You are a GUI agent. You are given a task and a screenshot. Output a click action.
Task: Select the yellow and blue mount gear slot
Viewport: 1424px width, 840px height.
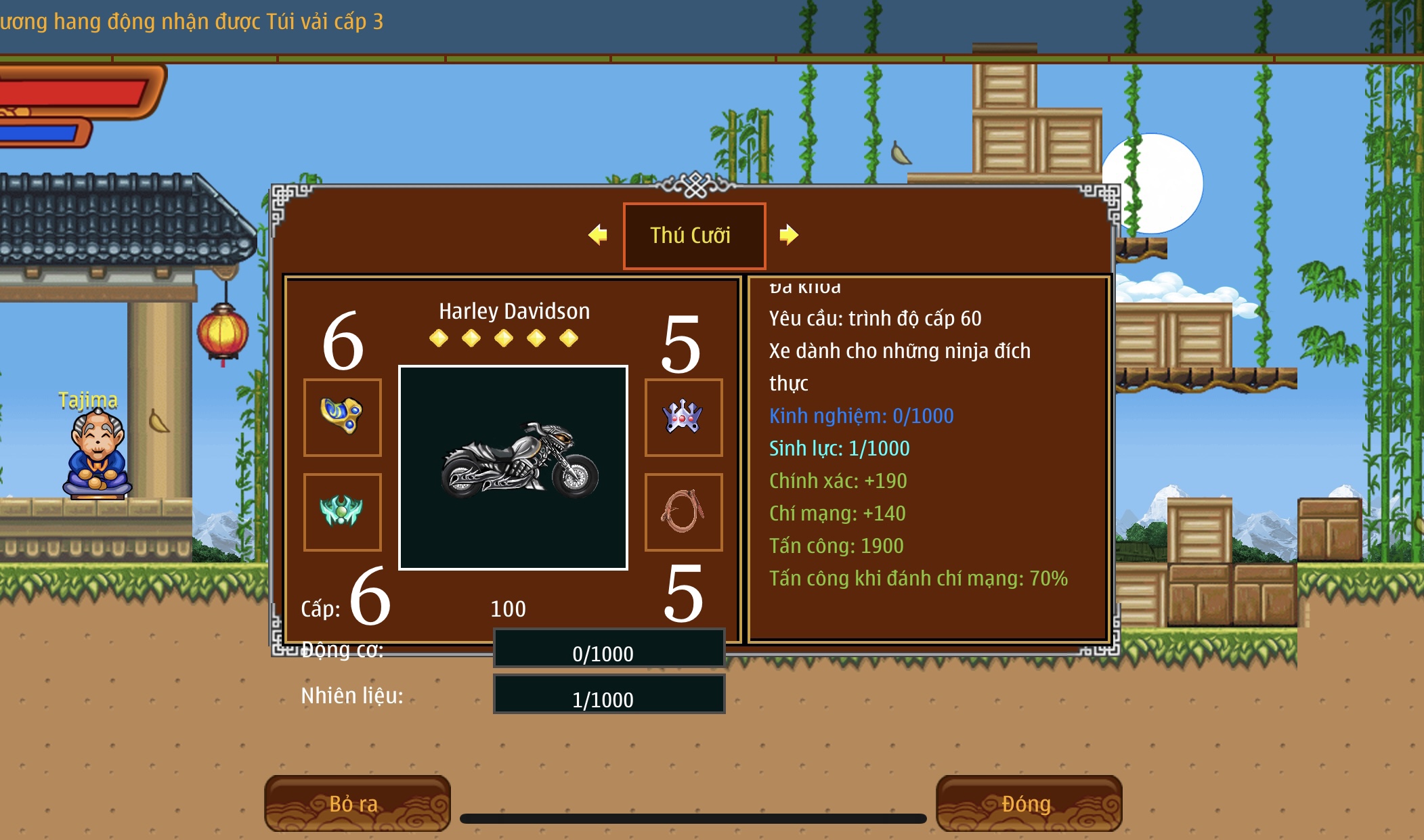(x=343, y=417)
